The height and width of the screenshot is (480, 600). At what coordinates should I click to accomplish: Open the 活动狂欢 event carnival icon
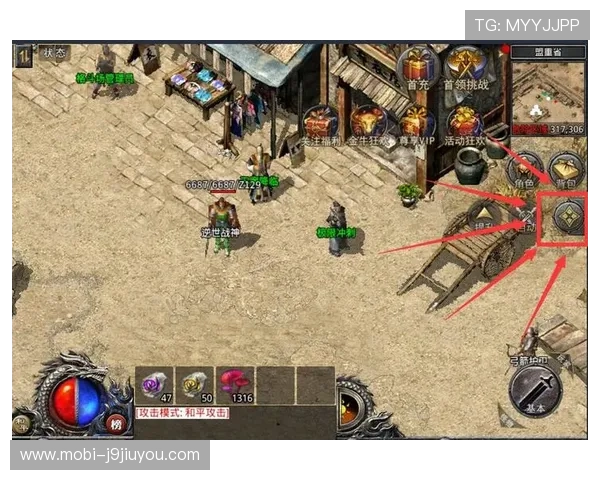[462, 123]
